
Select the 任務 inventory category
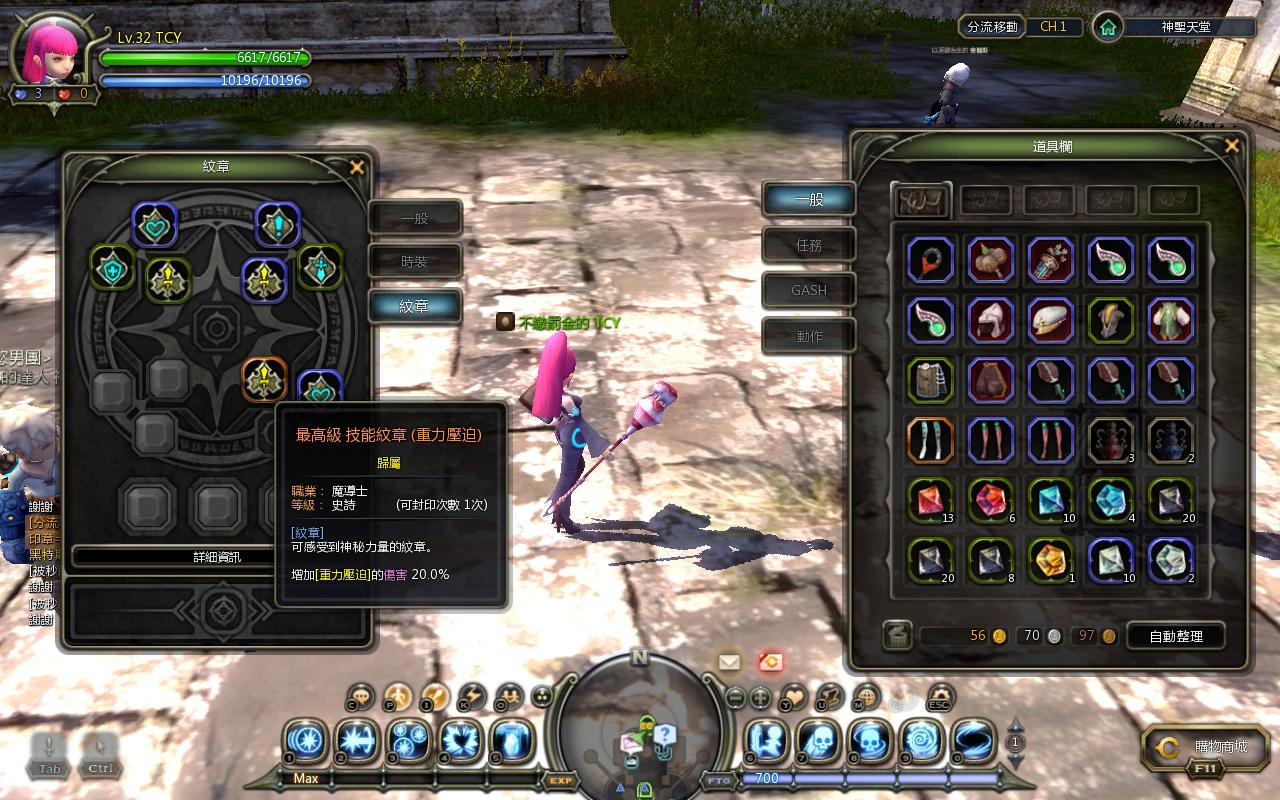(x=809, y=245)
